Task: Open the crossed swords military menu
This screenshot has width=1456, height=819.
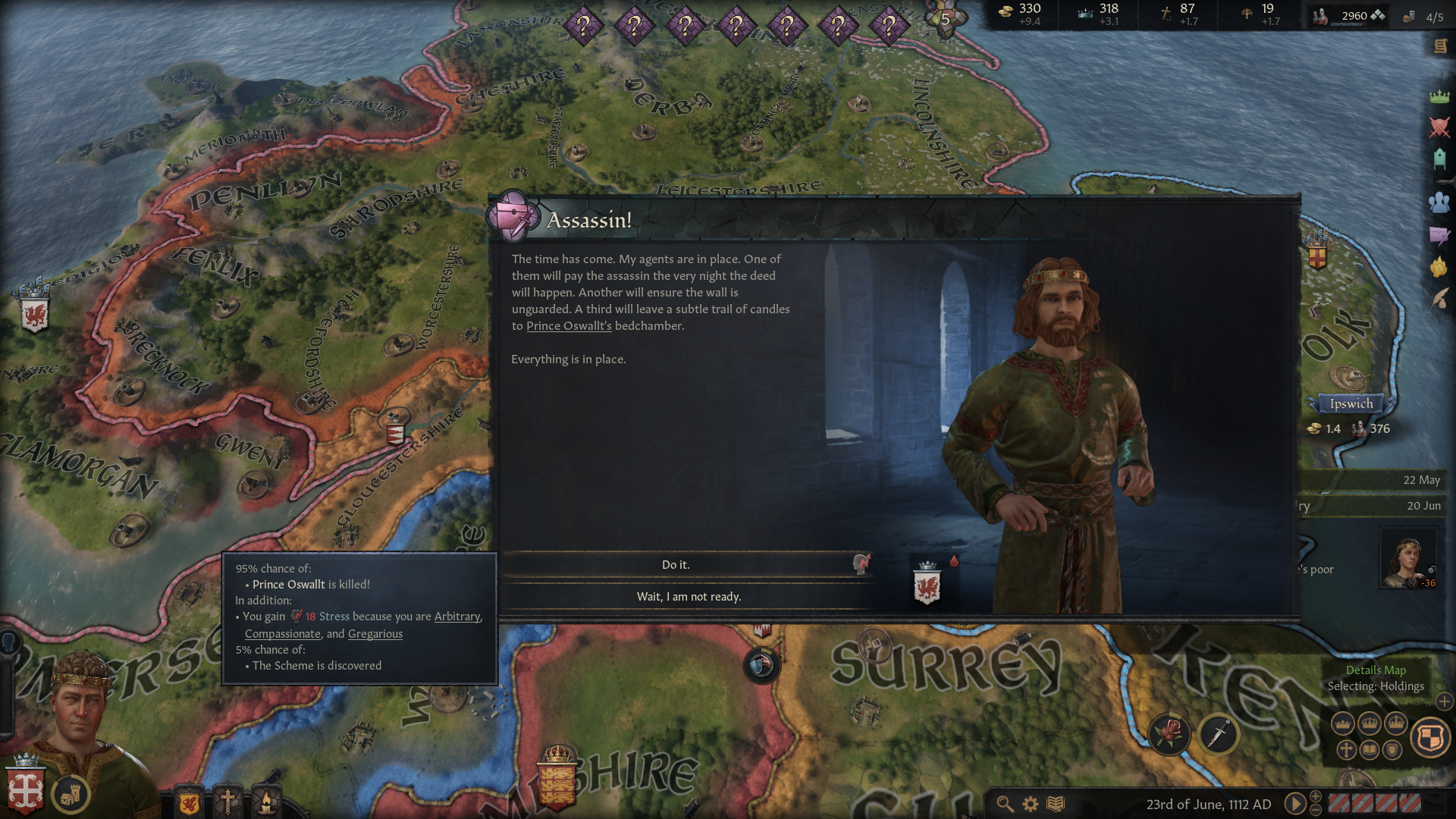Action: [1439, 127]
